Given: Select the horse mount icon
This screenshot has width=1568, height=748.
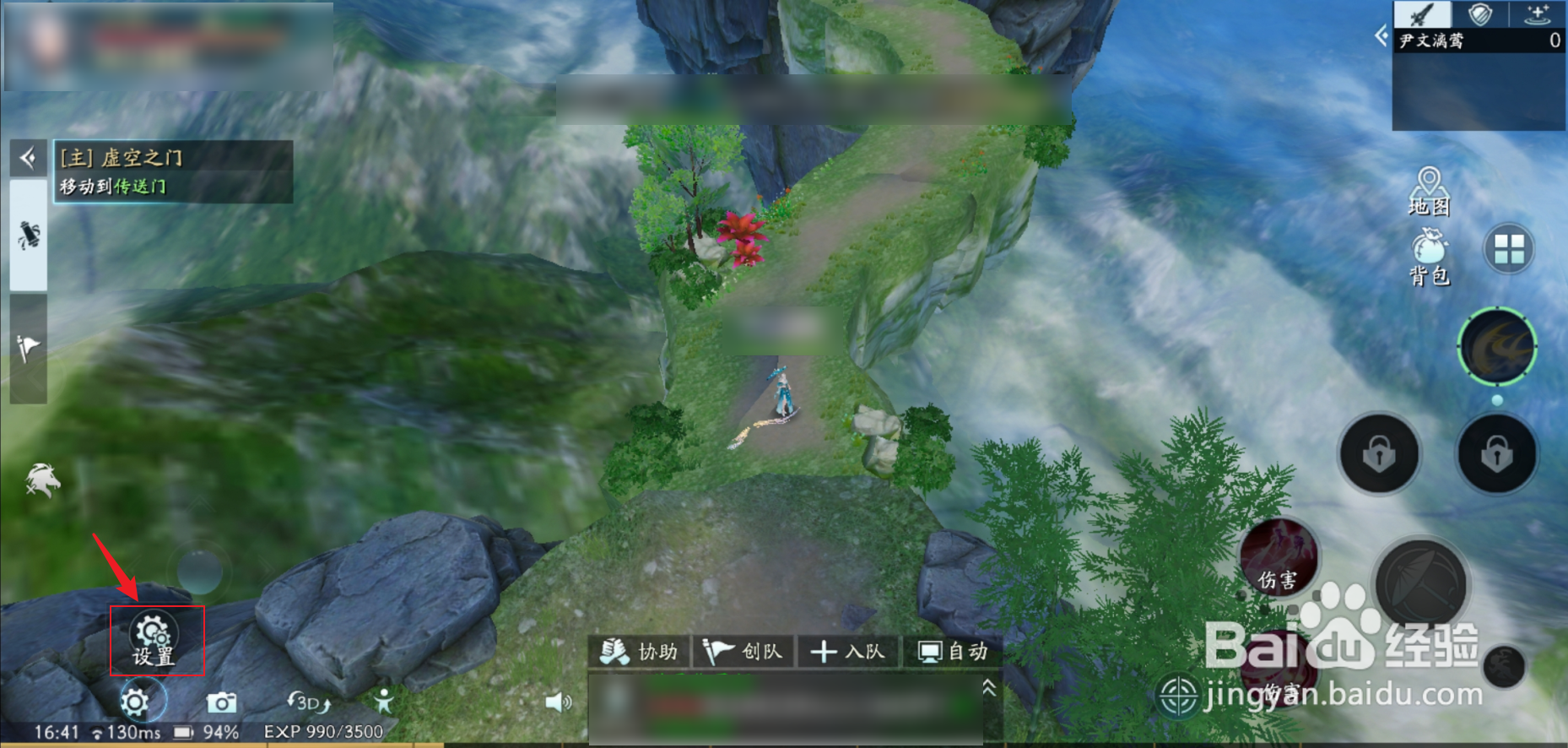Looking at the screenshot, I should (41, 480).
